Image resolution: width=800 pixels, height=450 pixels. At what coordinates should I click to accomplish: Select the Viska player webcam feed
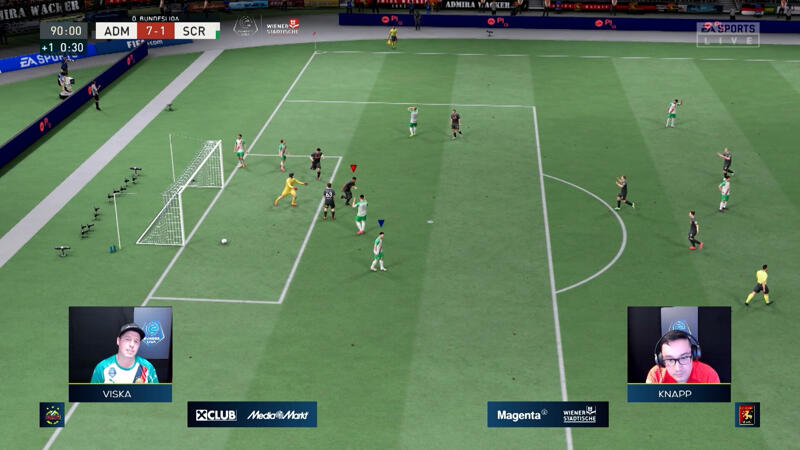pos(120,345)
